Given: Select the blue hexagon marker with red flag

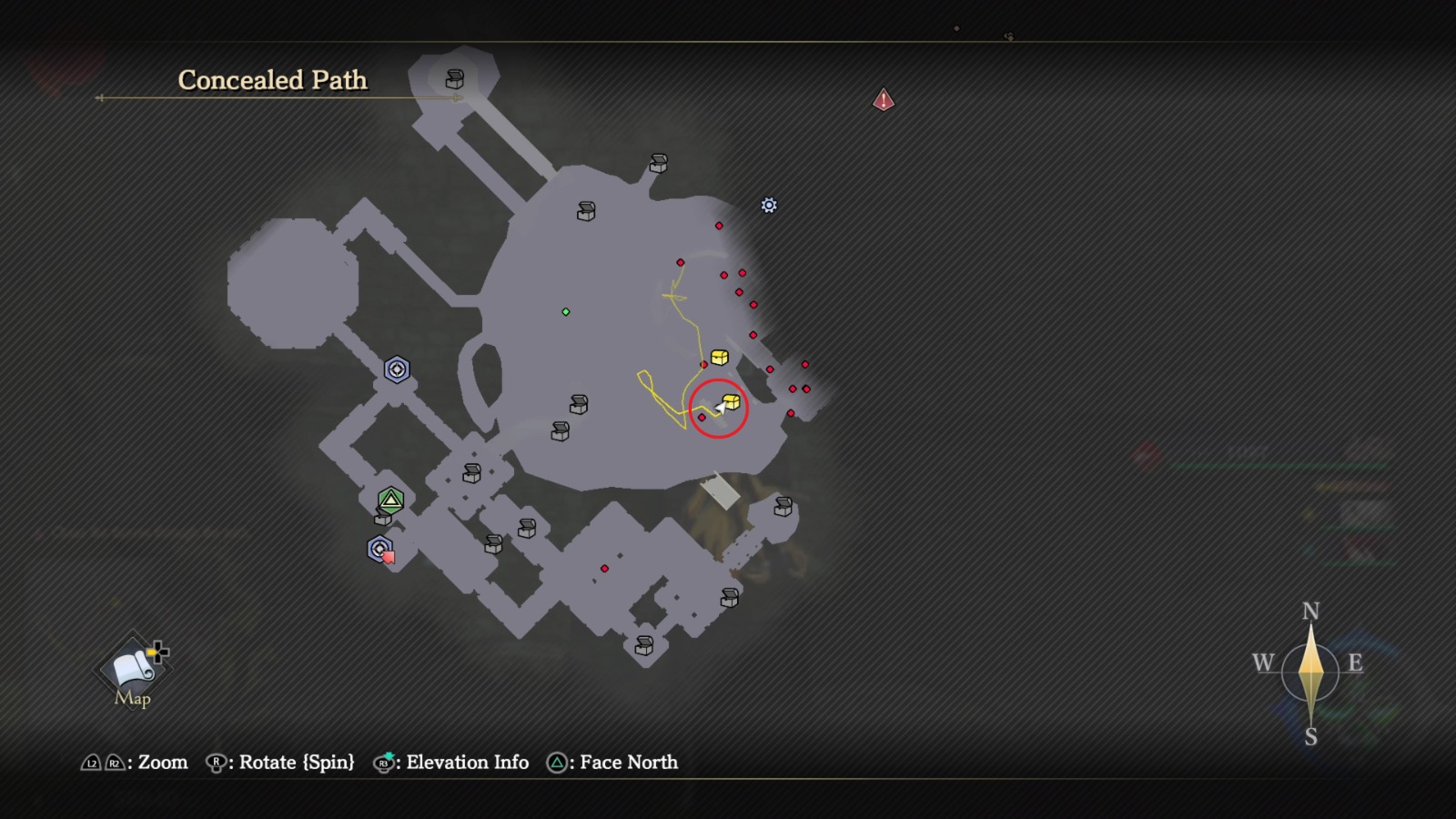Looking at the screenshot, I should pos(379,549).
